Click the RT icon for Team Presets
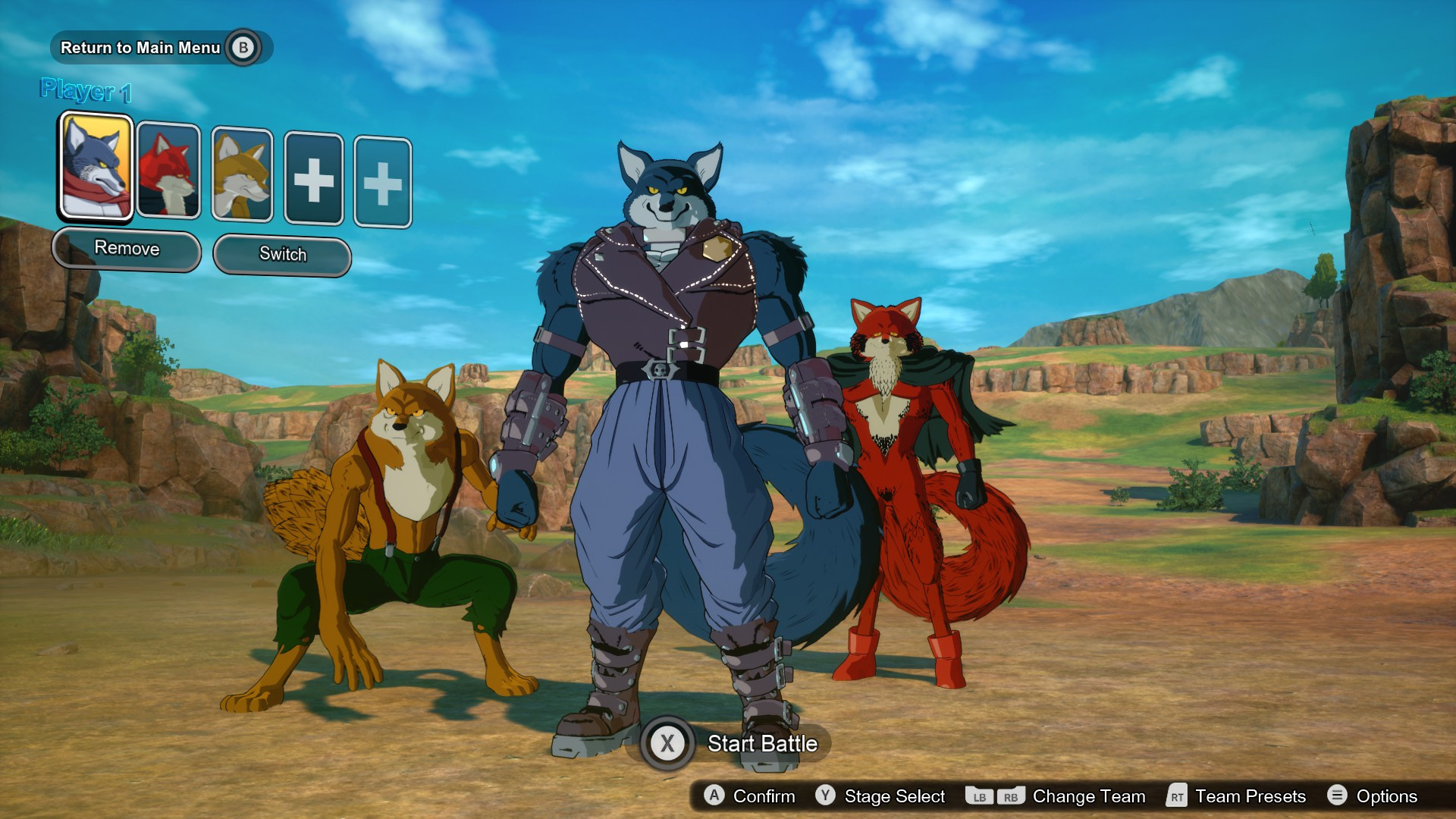Viewport: 1456px width, 819px height. tap(1177, 796)
